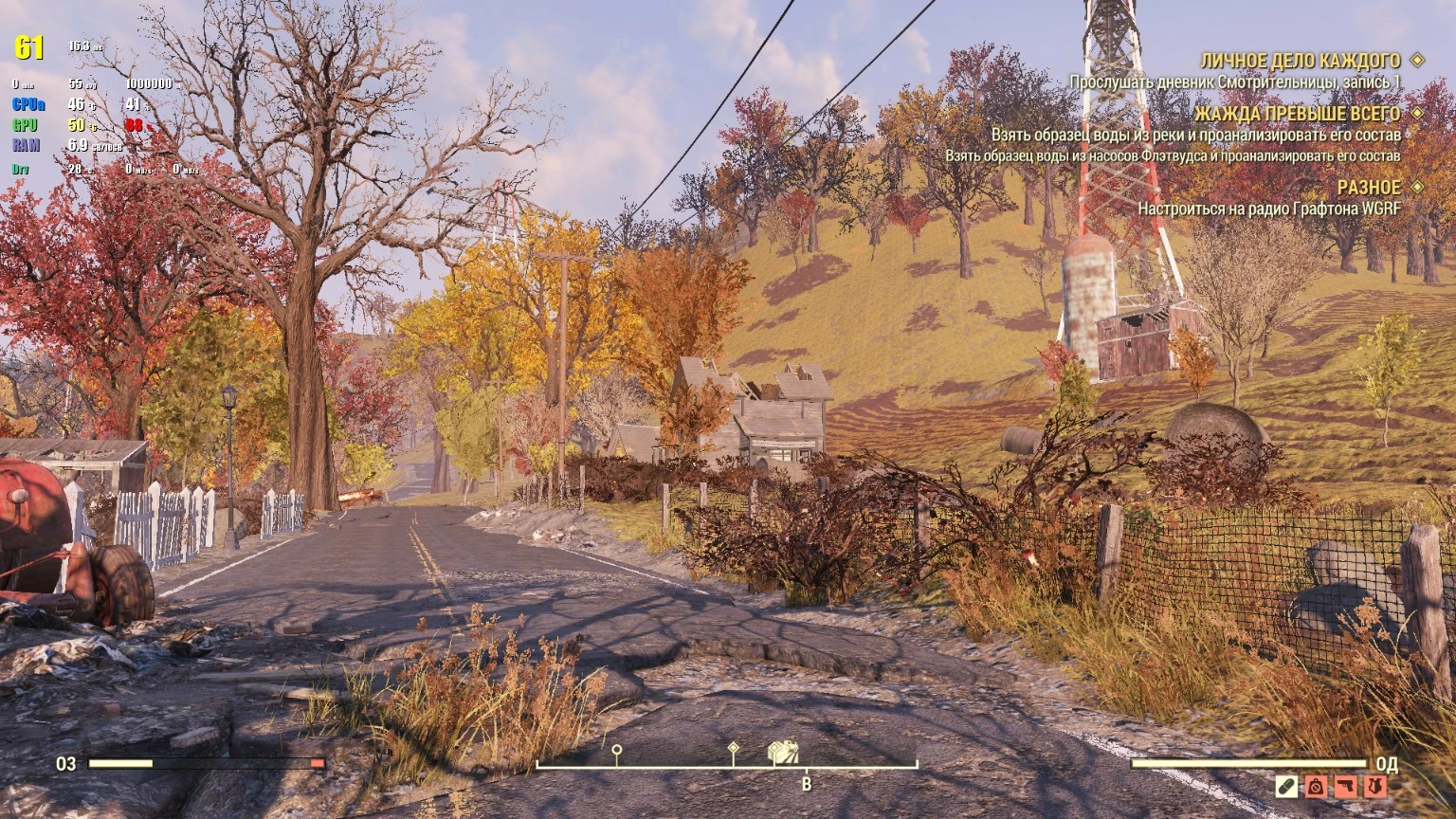Click the purple RAM label in the overlay
Viewport: 1456px width, 819px height.
[25, 143]
